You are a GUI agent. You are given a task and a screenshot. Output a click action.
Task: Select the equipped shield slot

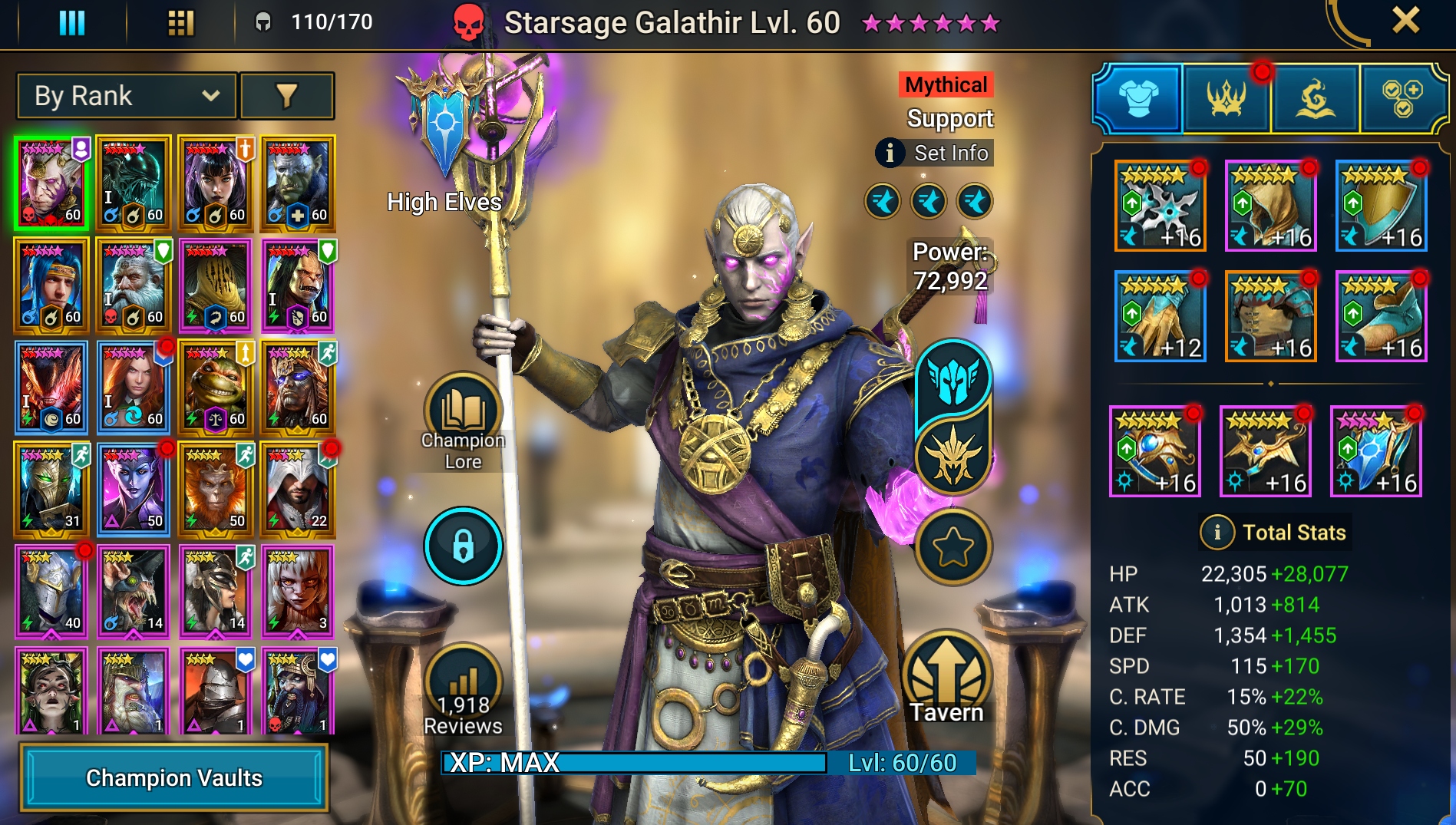pyautogui.click(x=1381, y=206)
